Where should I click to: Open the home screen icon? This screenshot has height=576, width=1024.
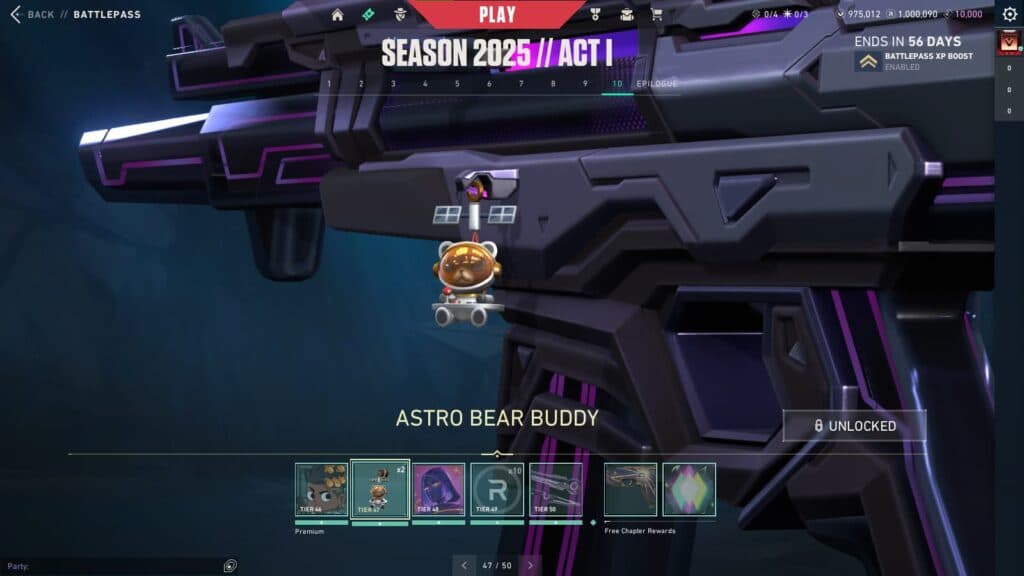tap(337, 15)
